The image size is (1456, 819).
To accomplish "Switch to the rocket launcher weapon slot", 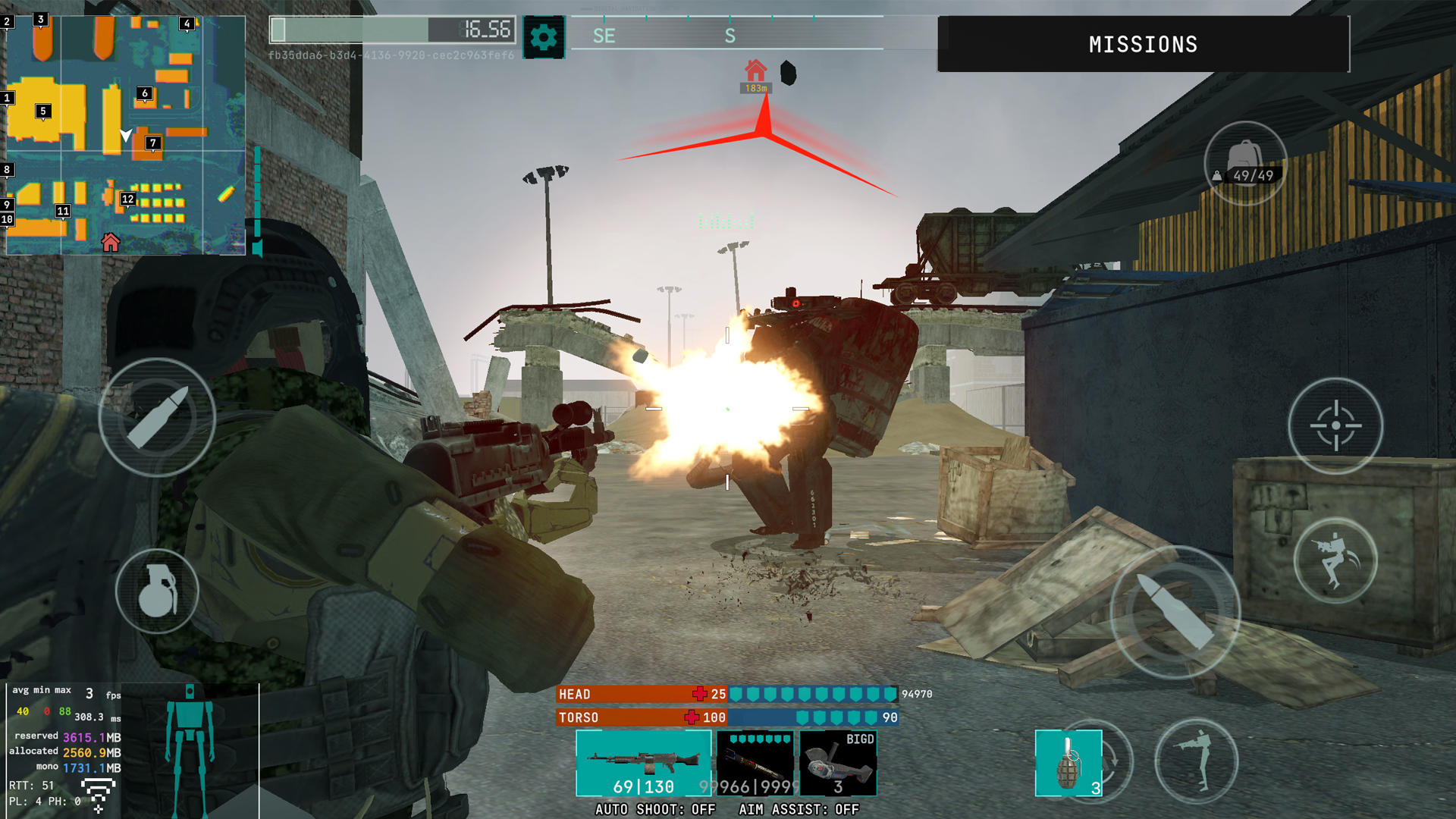I will pos(756,762).
